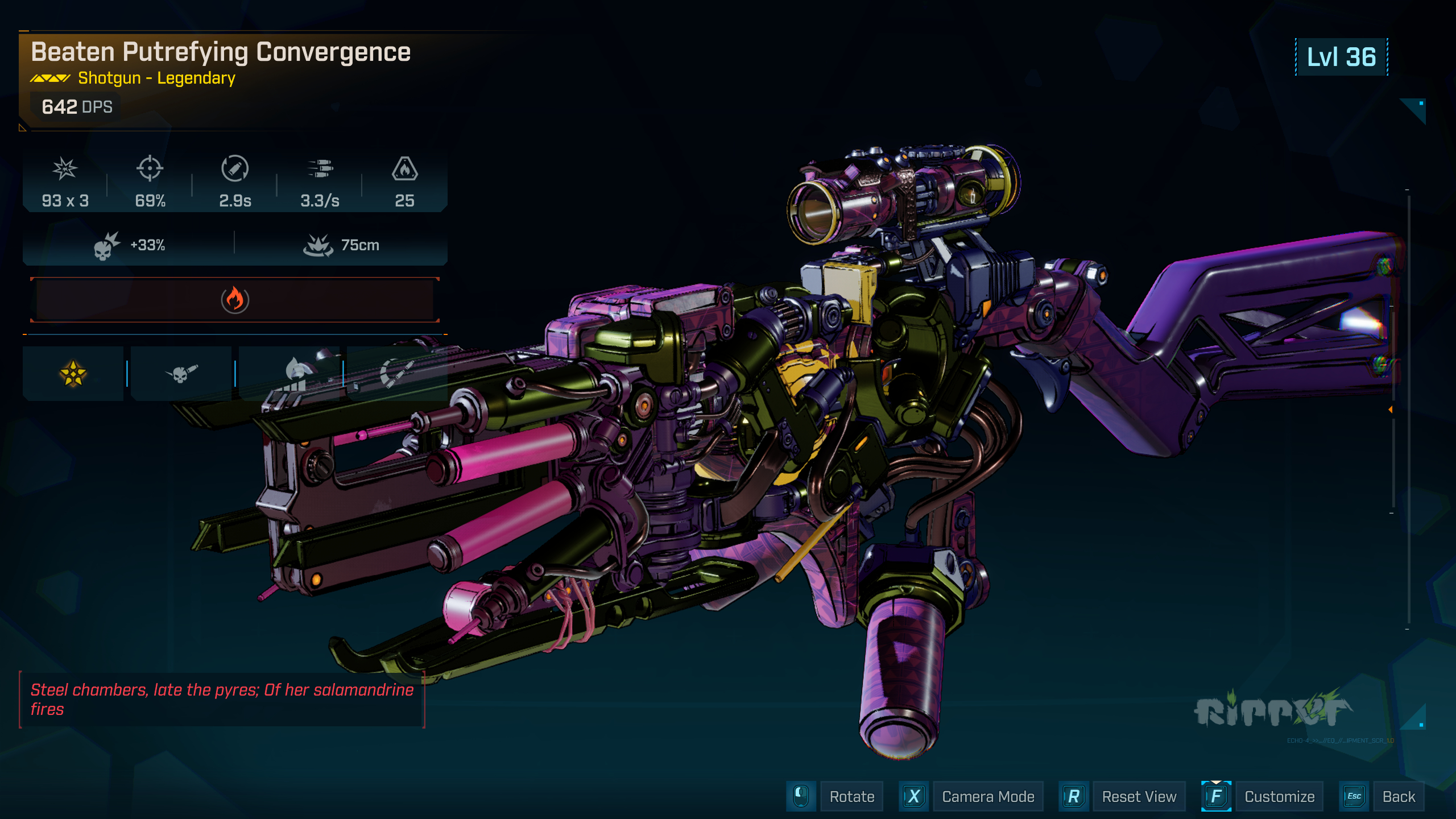Click the Camera Mode button
Image resolution: width=1456 pixels, height=819 pixels.
pos(988,796)
